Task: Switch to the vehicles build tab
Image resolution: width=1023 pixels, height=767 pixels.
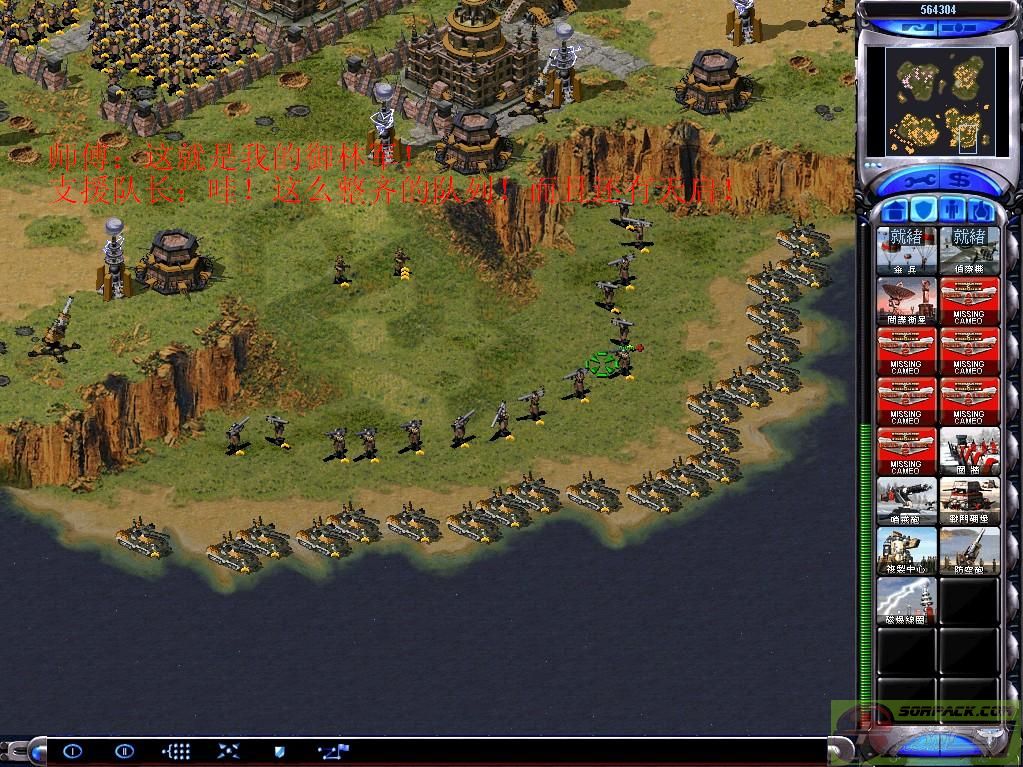Action: click(982, 211)
